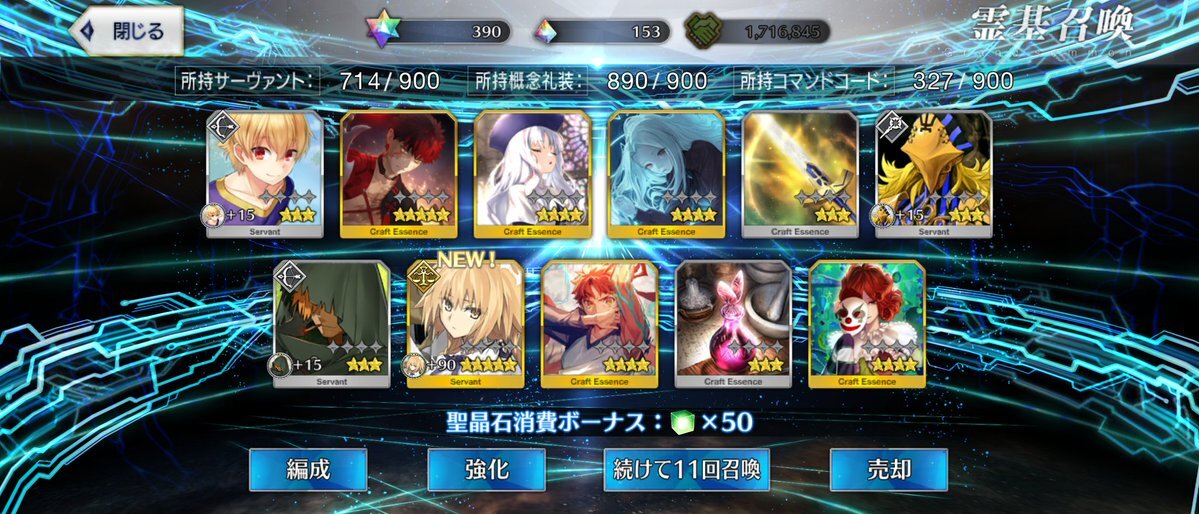View the pink potion bottle Craft Essence
This screenshot has height=514, width=1199.
pyautogui.click(x=733, y=324)
